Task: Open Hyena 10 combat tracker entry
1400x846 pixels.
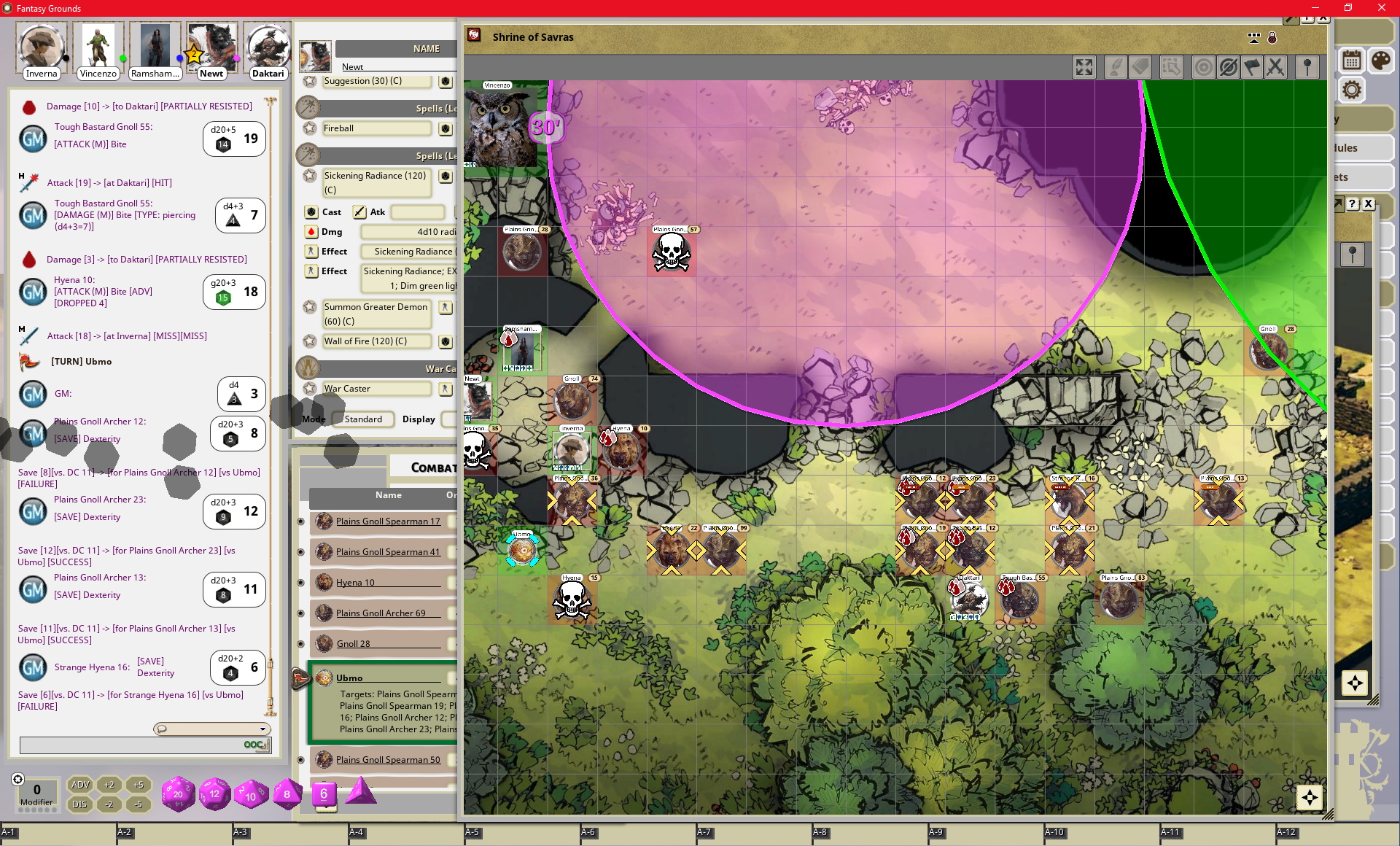Action: tap(355, 583)
